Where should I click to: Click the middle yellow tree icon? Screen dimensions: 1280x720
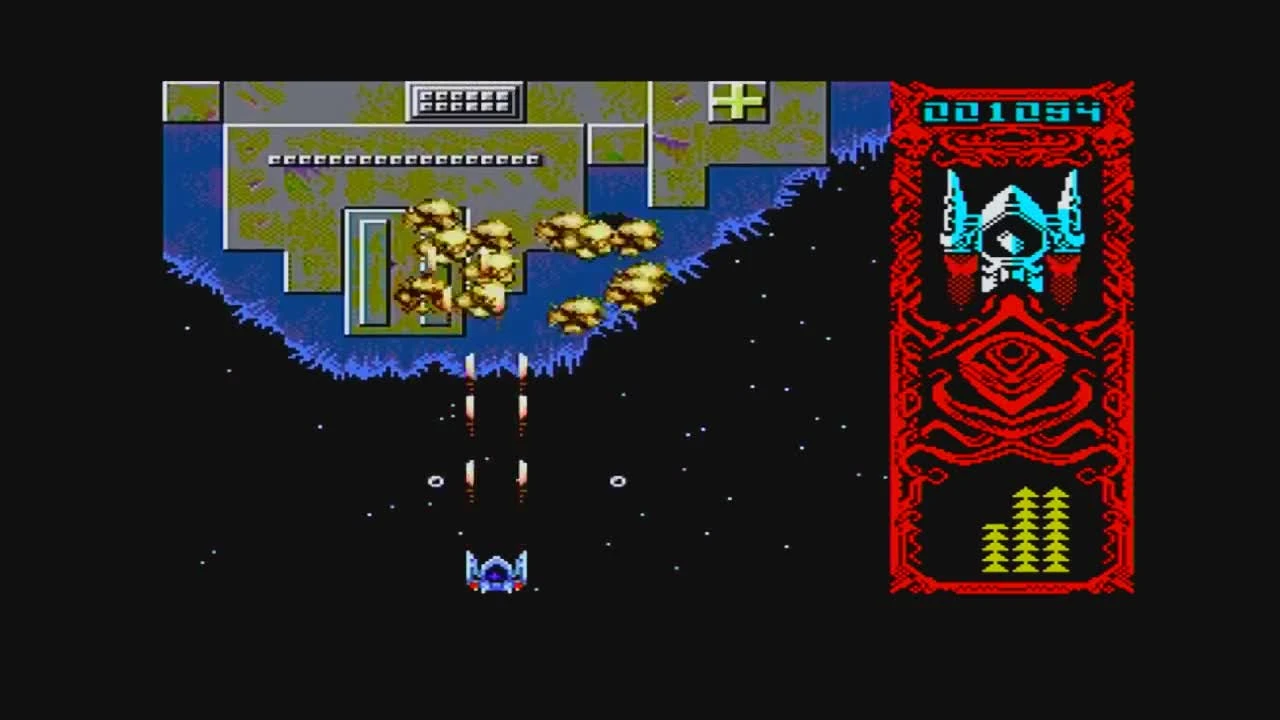(1025, 530)
